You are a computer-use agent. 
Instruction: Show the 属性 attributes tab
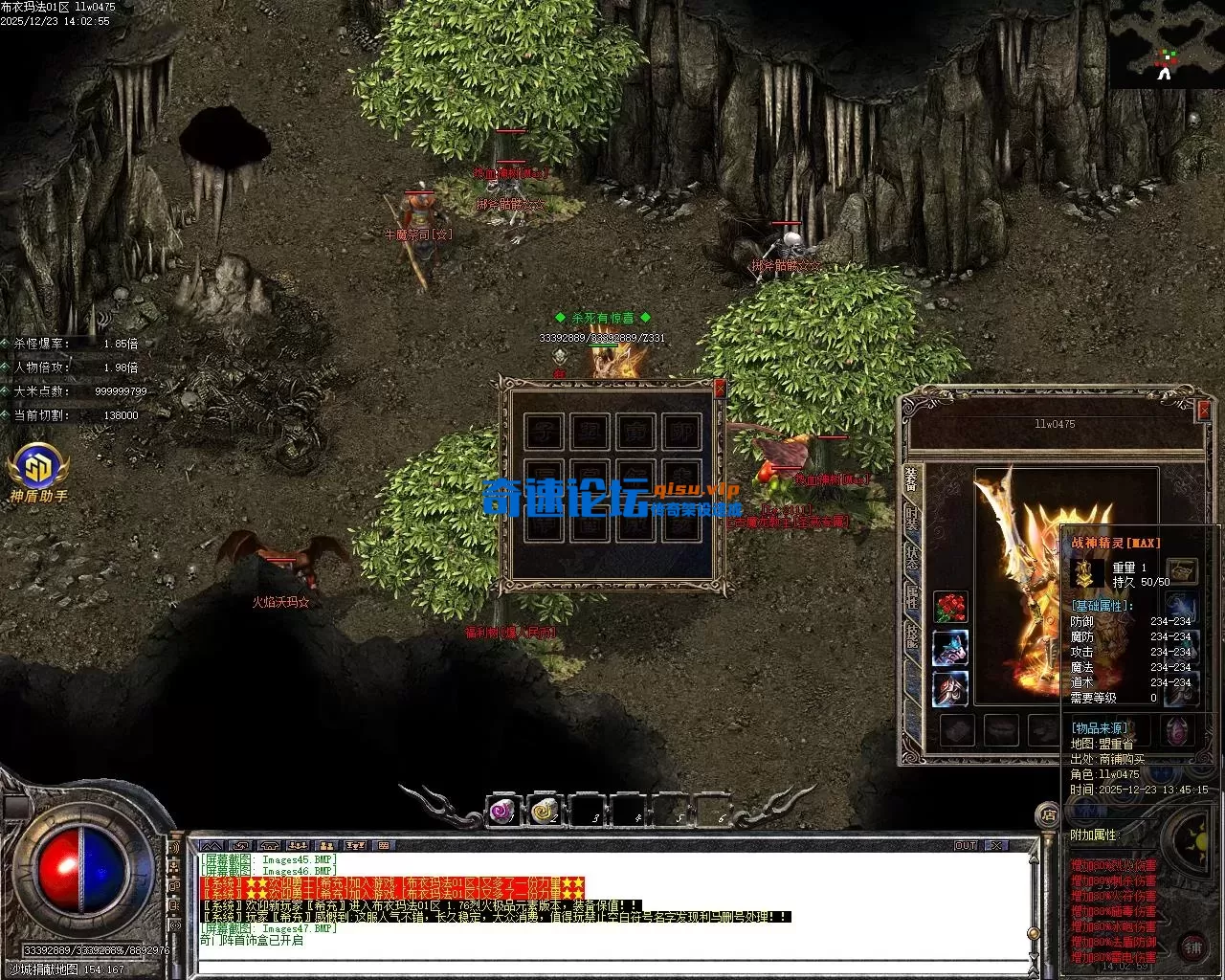[x=912, y=597]
